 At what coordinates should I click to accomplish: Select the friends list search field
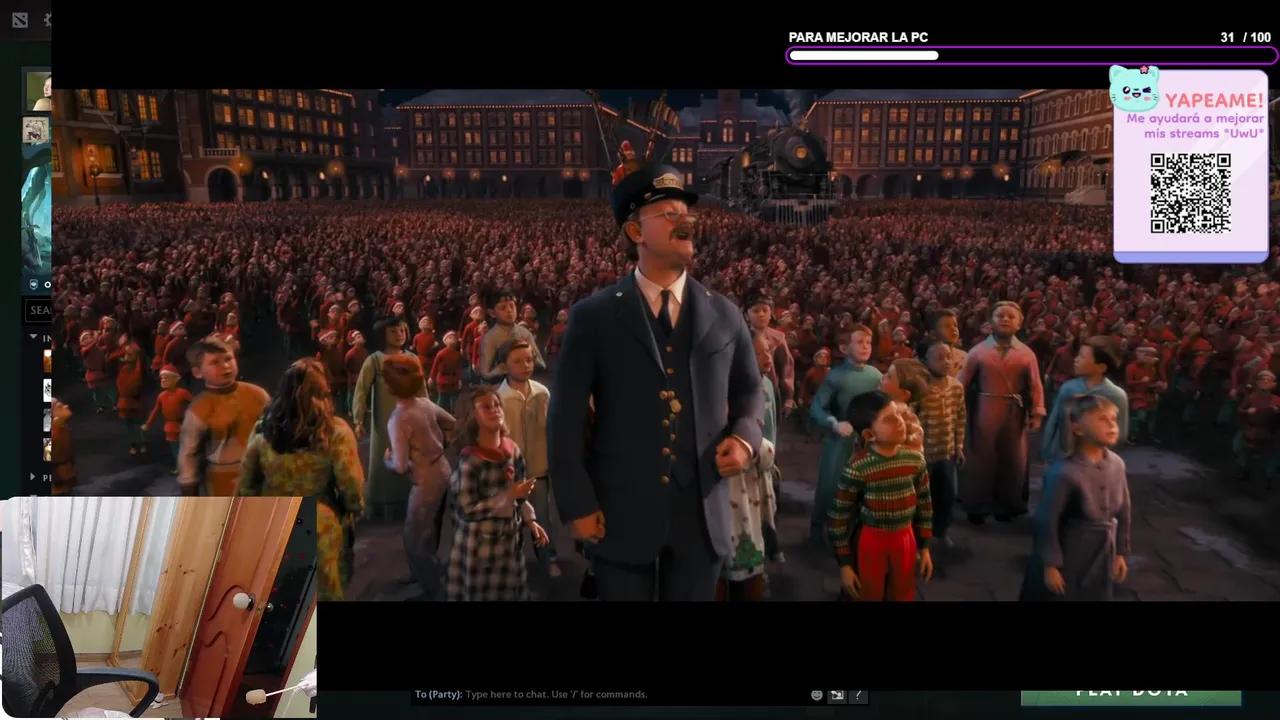coord(39,310)
